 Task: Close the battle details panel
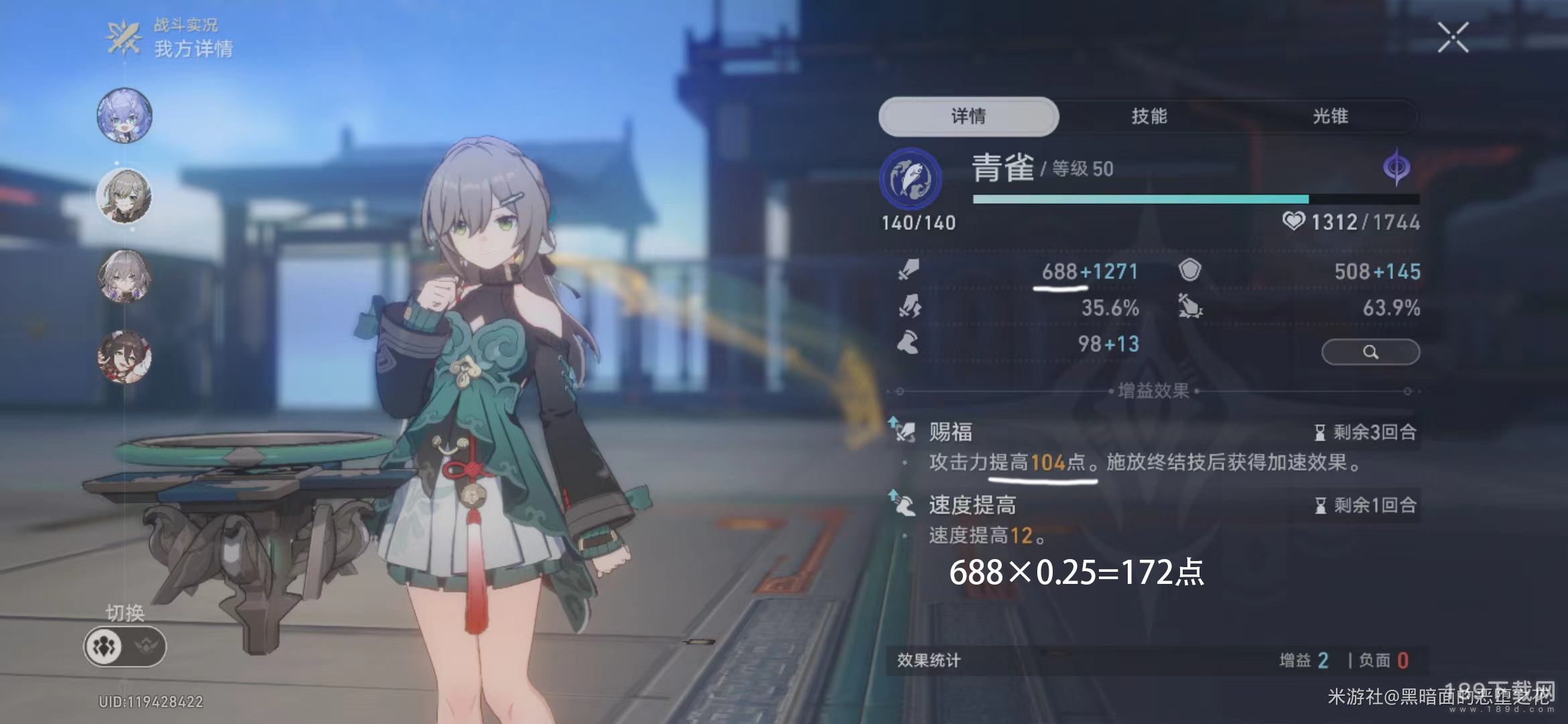(1453, 38)
